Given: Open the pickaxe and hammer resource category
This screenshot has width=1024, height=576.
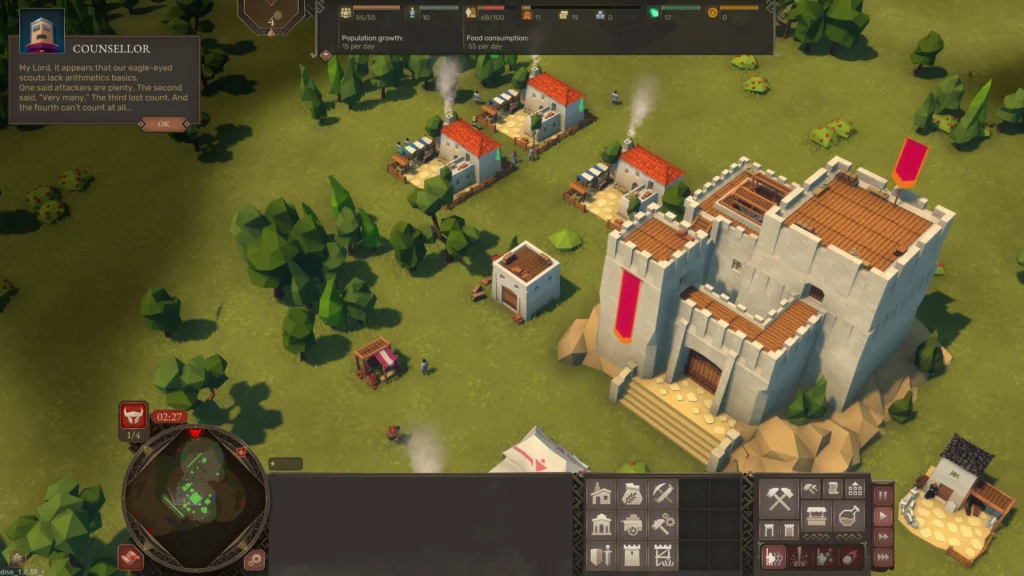Looking at the screenshot, I should click(663, 494).
